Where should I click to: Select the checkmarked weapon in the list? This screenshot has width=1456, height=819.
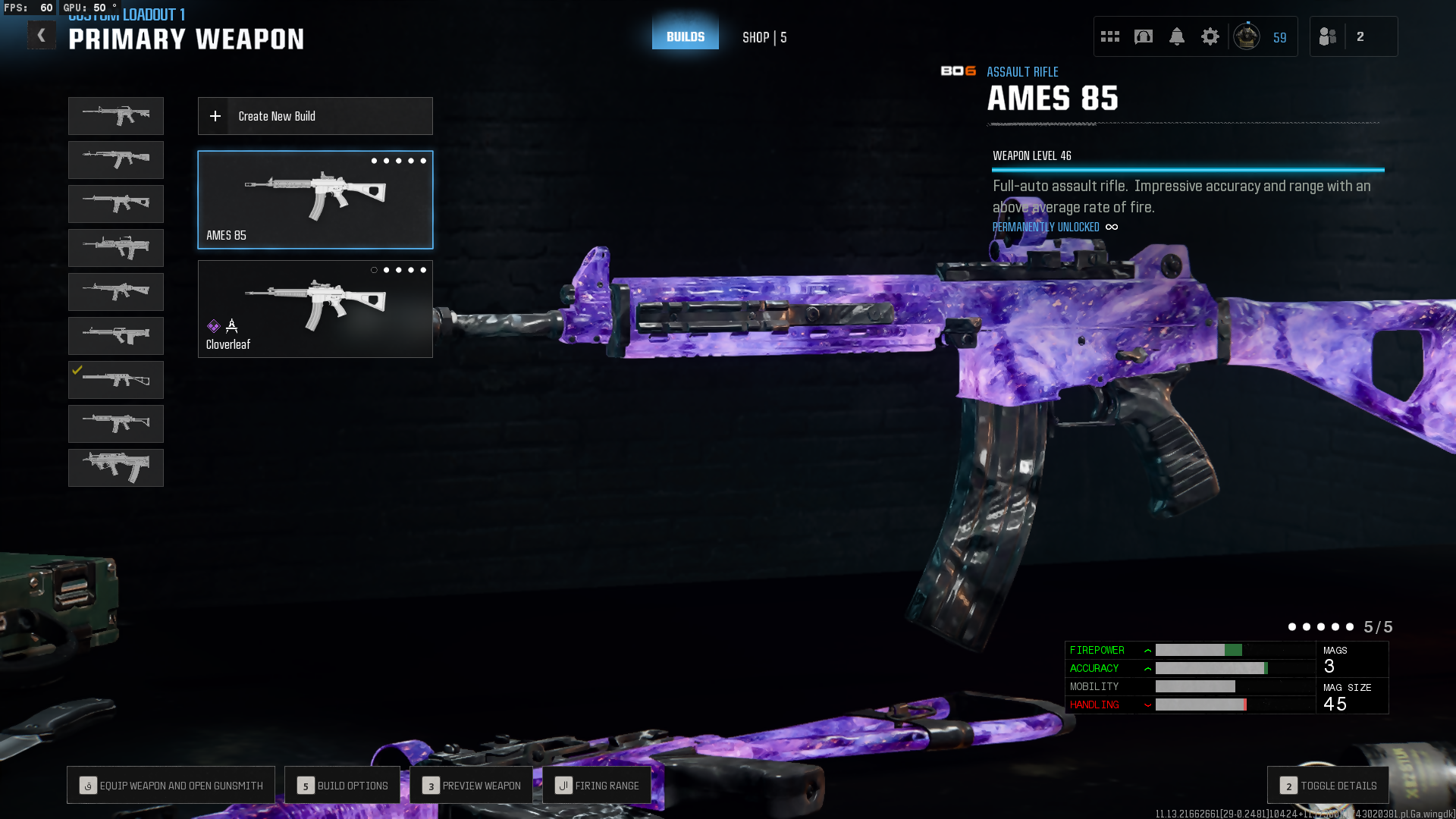click(x=116, y=380)
